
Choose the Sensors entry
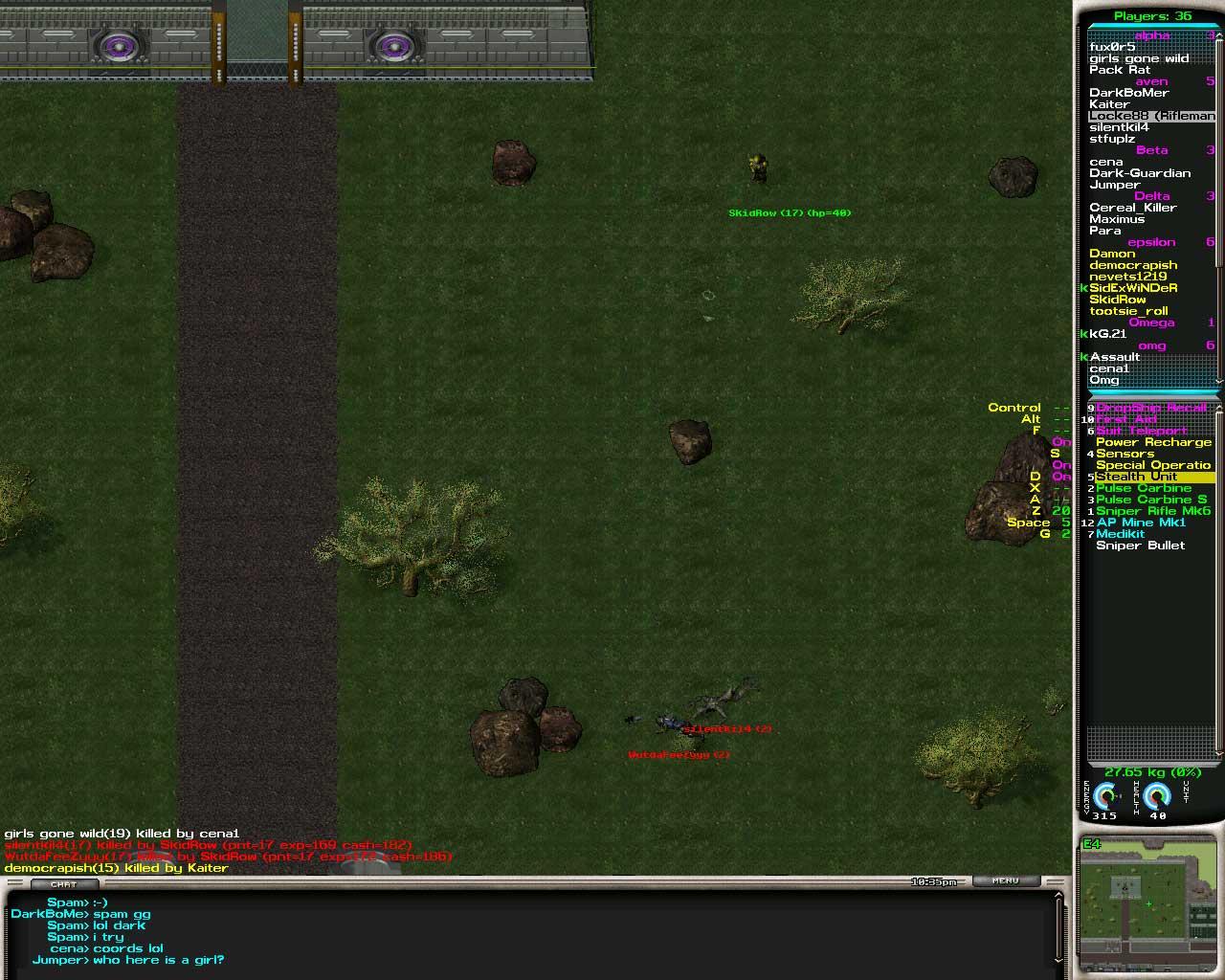[1125, 454]
